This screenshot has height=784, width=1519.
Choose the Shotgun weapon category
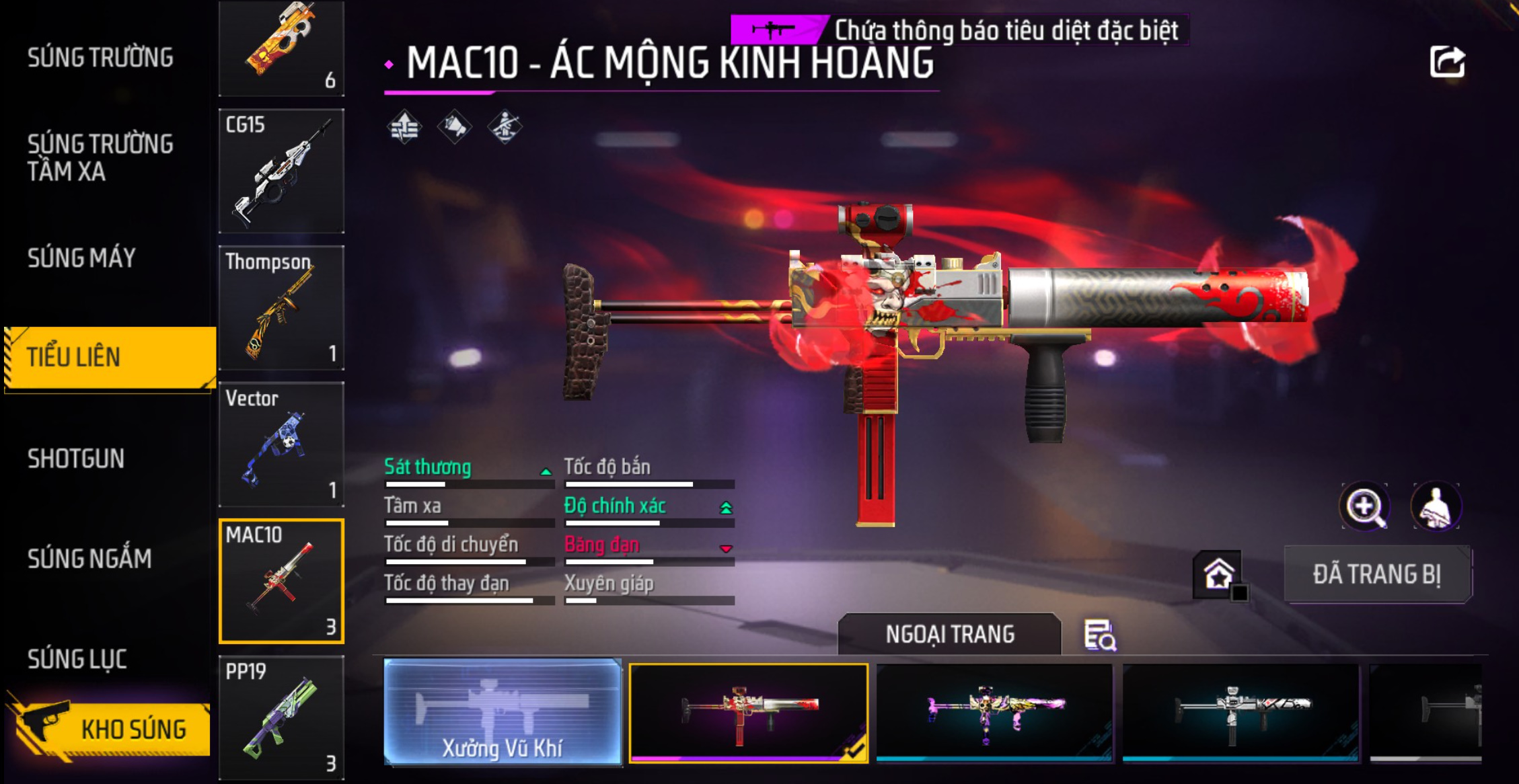[76, 459]
